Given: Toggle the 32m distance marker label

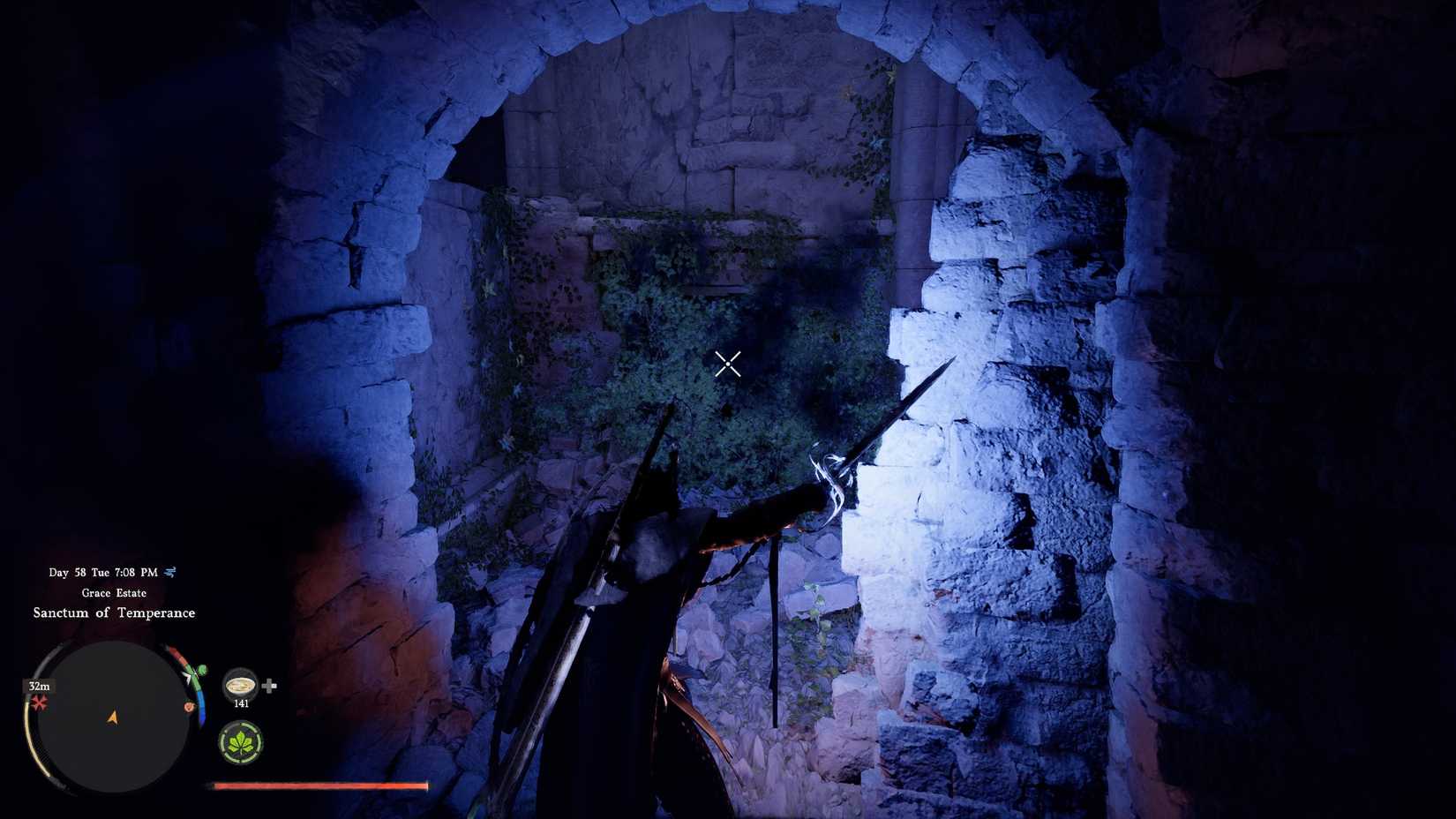Looking at the screenshot, I should click(x=39, y=686).
